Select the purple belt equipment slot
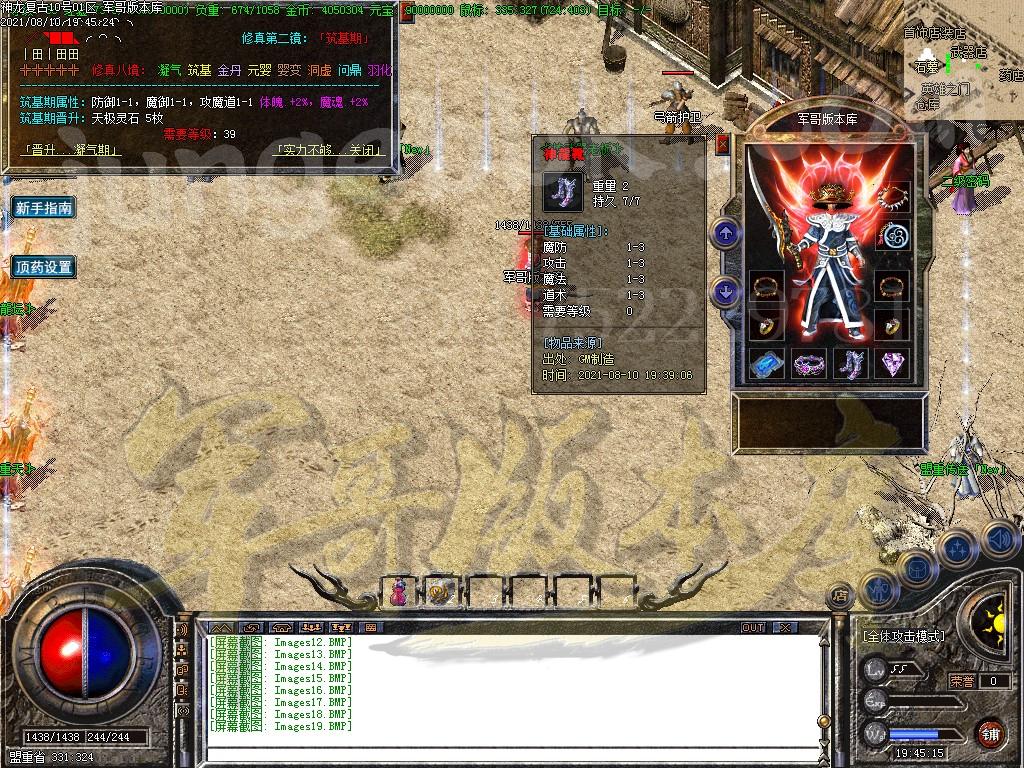The height and width of the screenshot is (768, 1024). [x=808, y=364]
